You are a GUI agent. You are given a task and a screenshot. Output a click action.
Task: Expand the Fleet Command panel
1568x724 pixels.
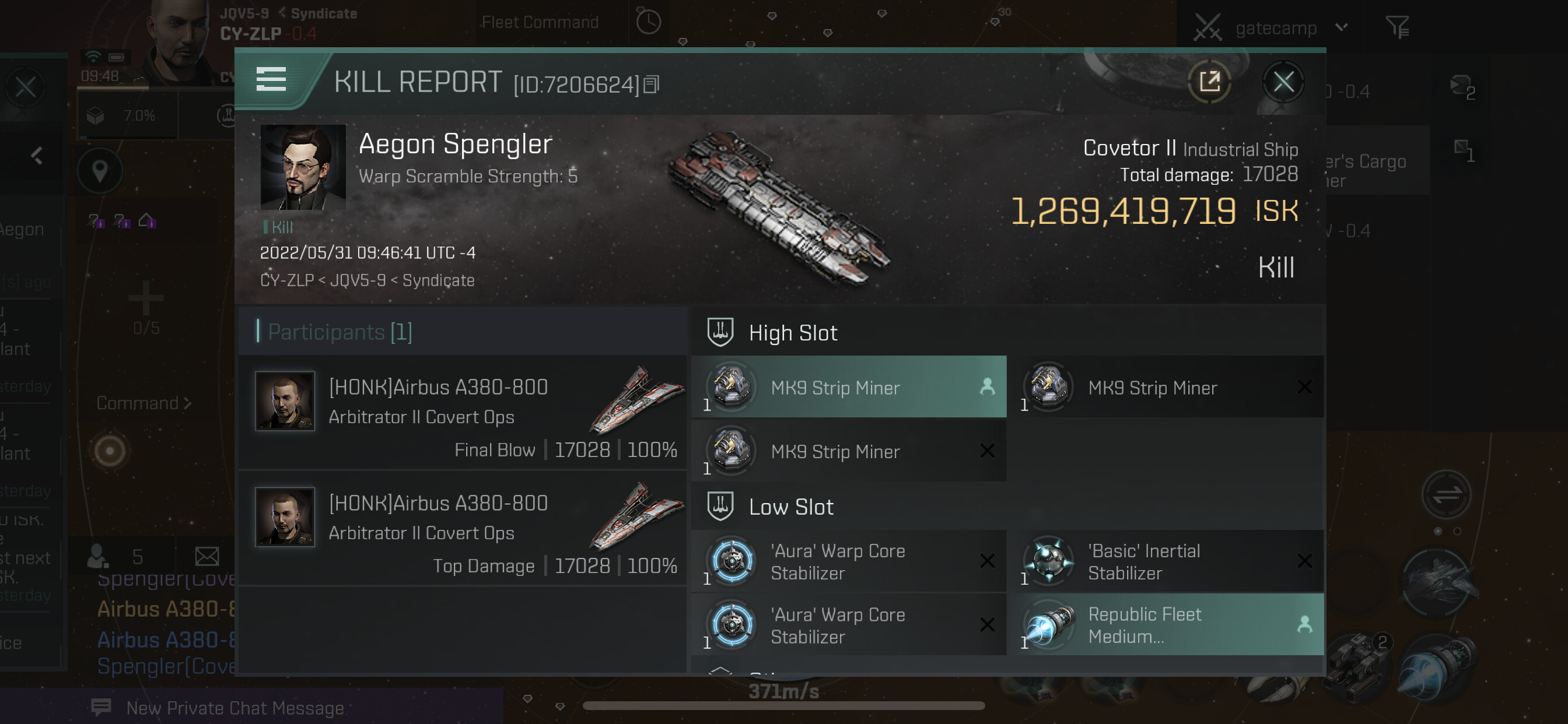(540, 23)
